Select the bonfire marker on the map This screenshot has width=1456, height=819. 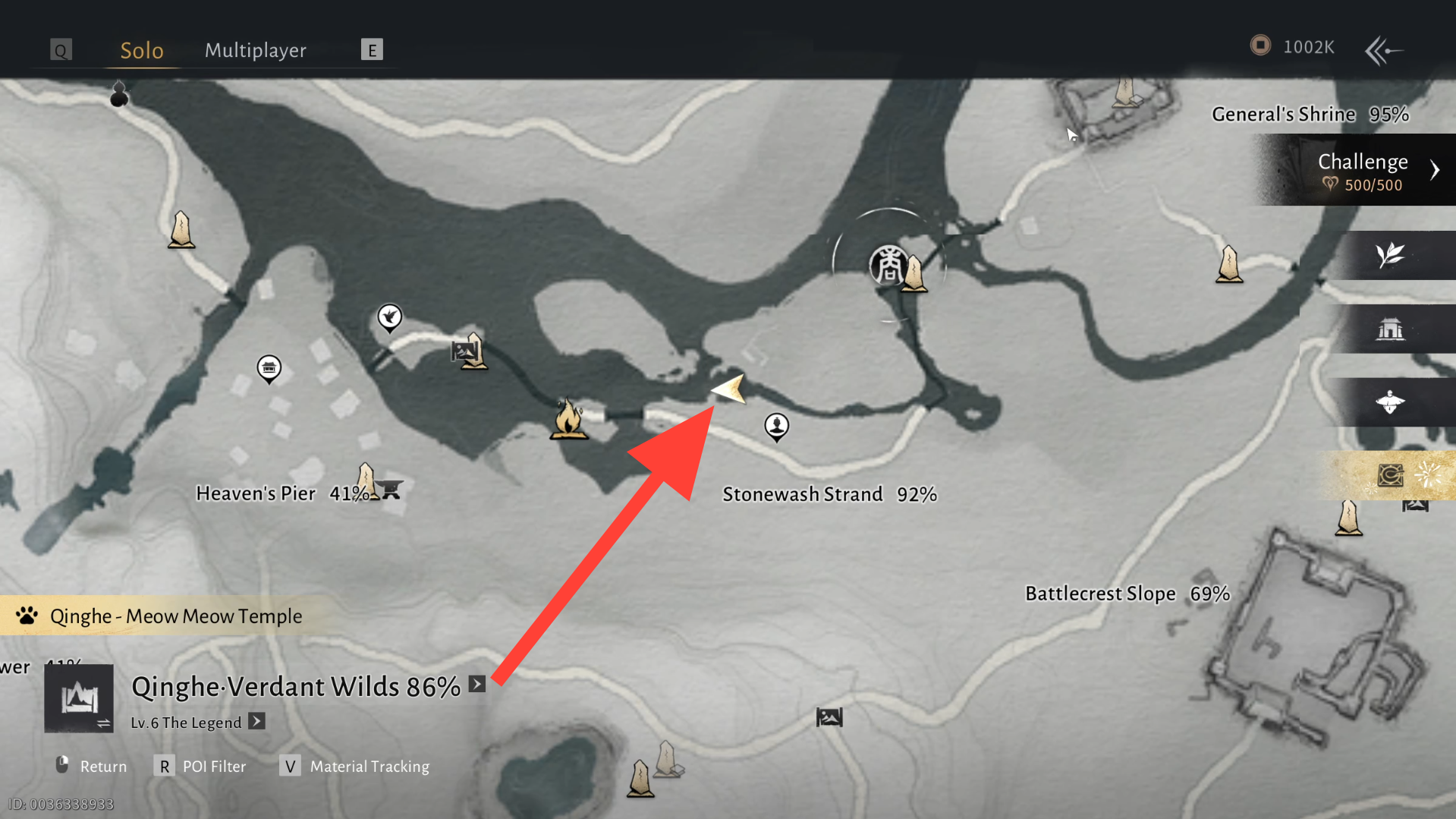[568, 418]
